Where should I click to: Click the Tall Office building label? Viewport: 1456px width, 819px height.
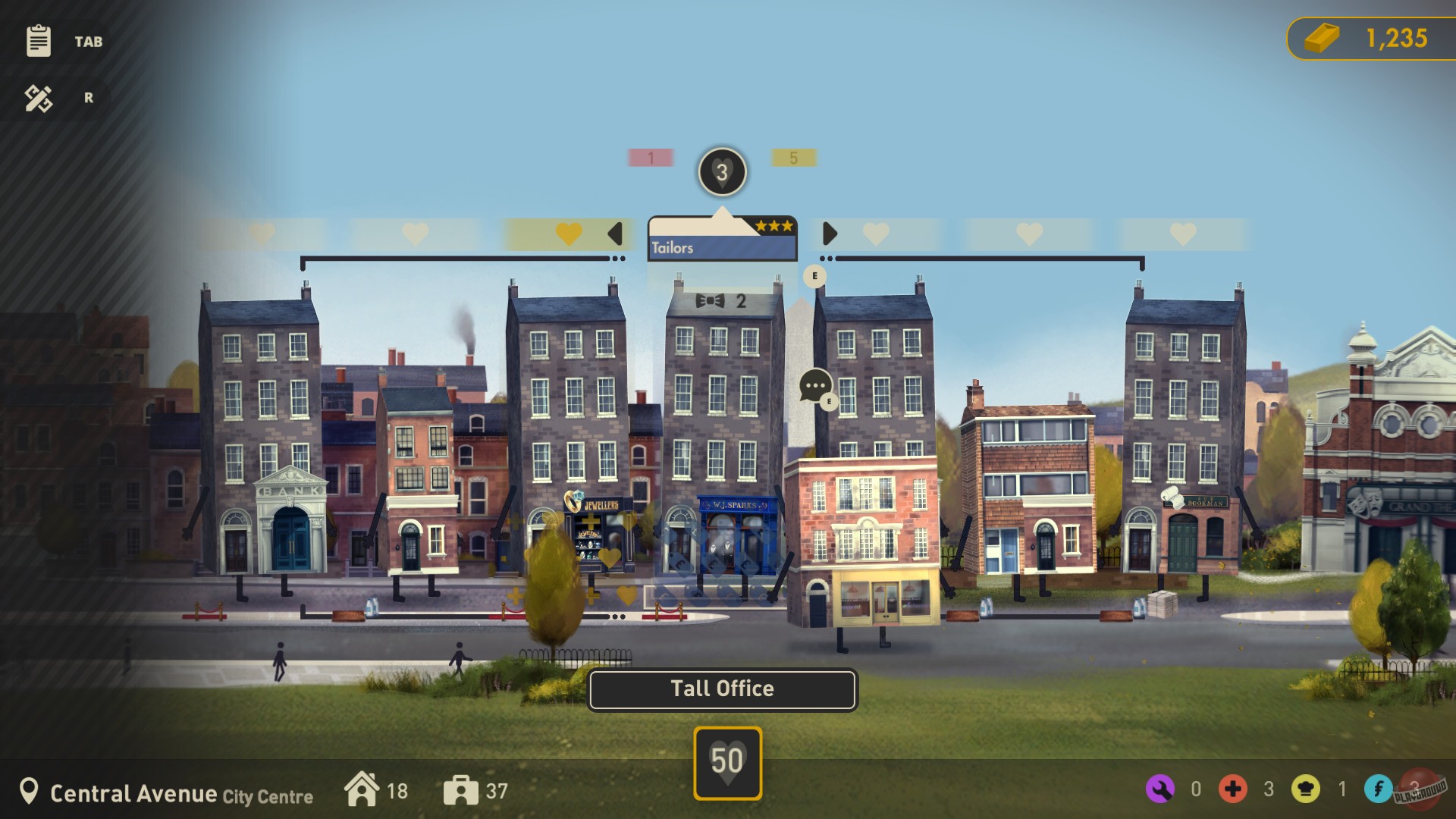pyautogui.click(x=722, y=689)
